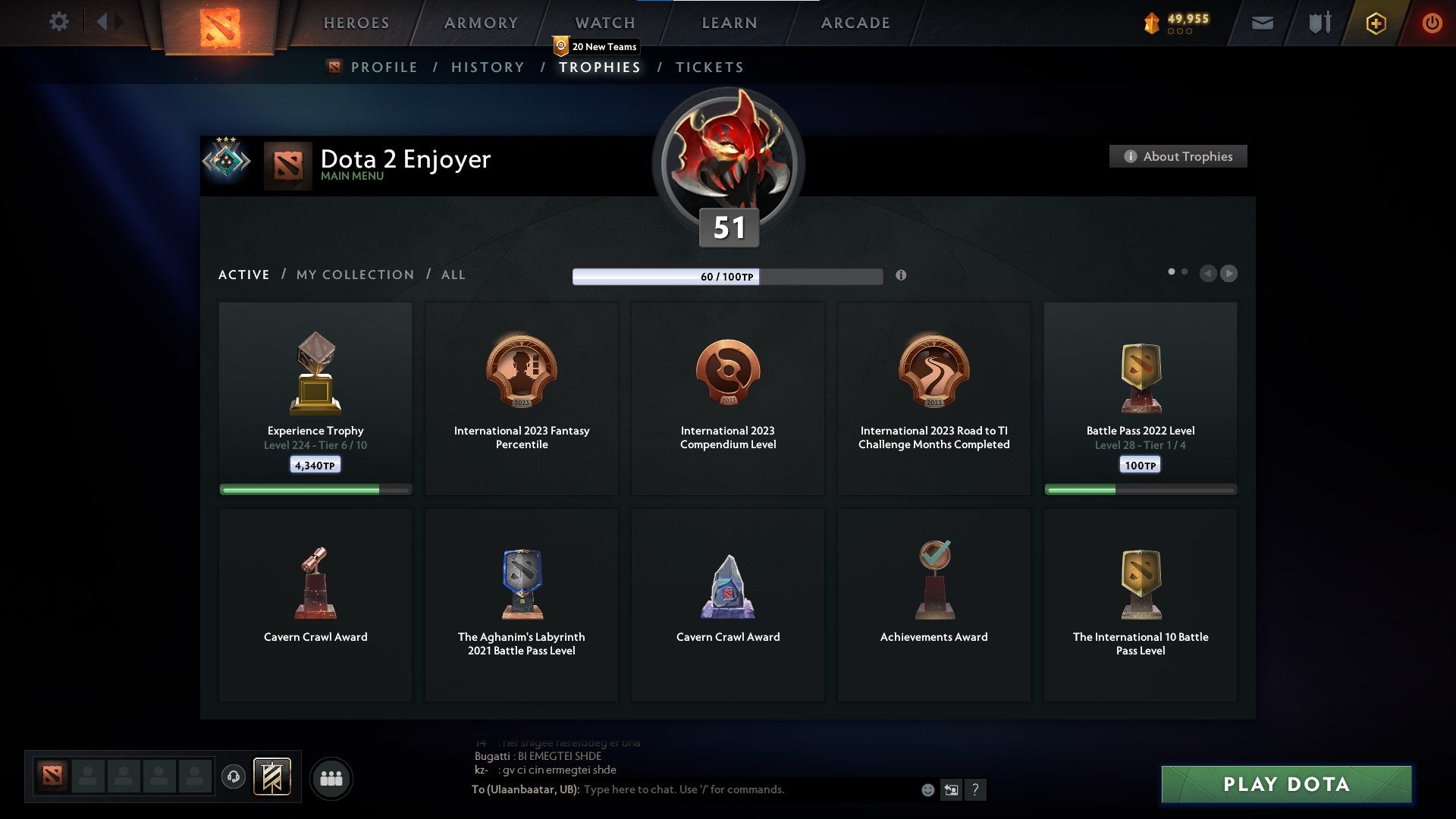This screenshot has height=819, width=1456.
Task: Click the 60/100TP progress bar
Action: (728, 276)
